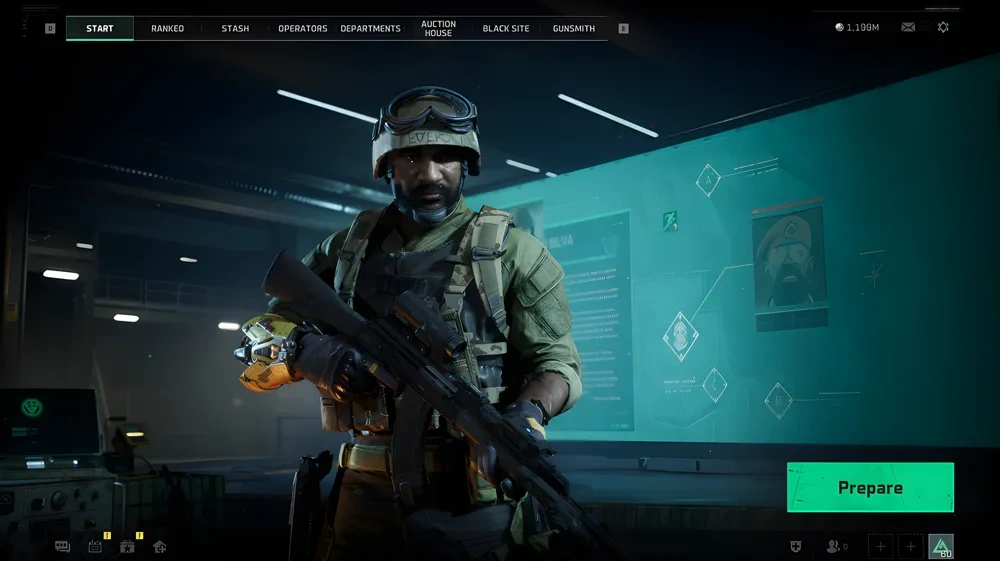Click the shield cross icon
This screenshot has height=561, width=1000.
(x=796, y=546)
